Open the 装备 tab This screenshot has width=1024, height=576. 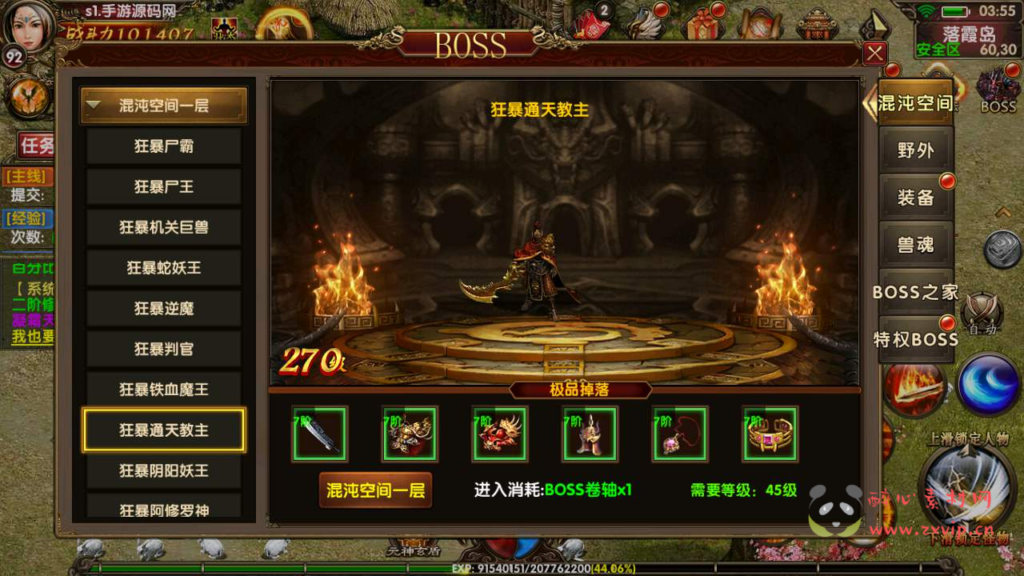[x=915, y=197]
